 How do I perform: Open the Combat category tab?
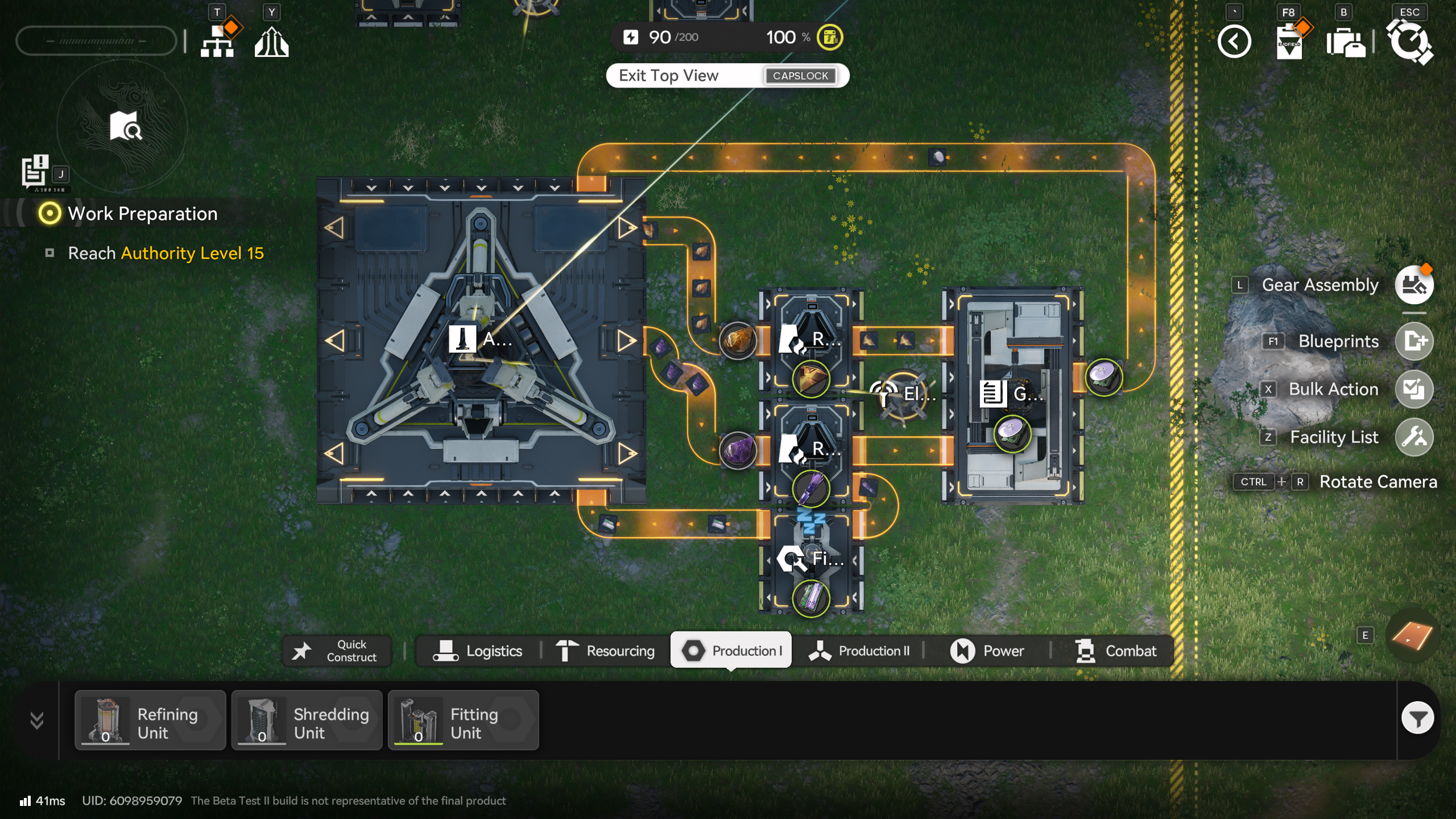coord(1116,651)
